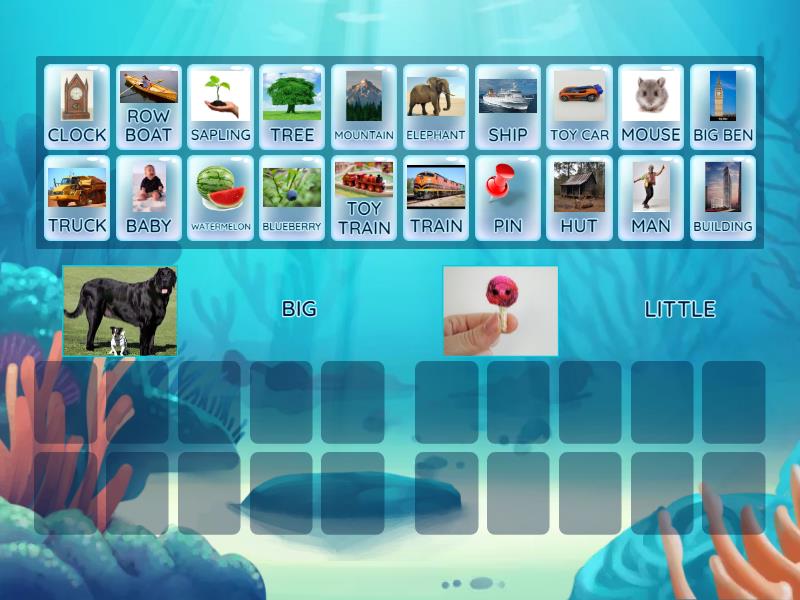
Task: Choose the TRAIN card with the locomotive
Action: (436, 198)
